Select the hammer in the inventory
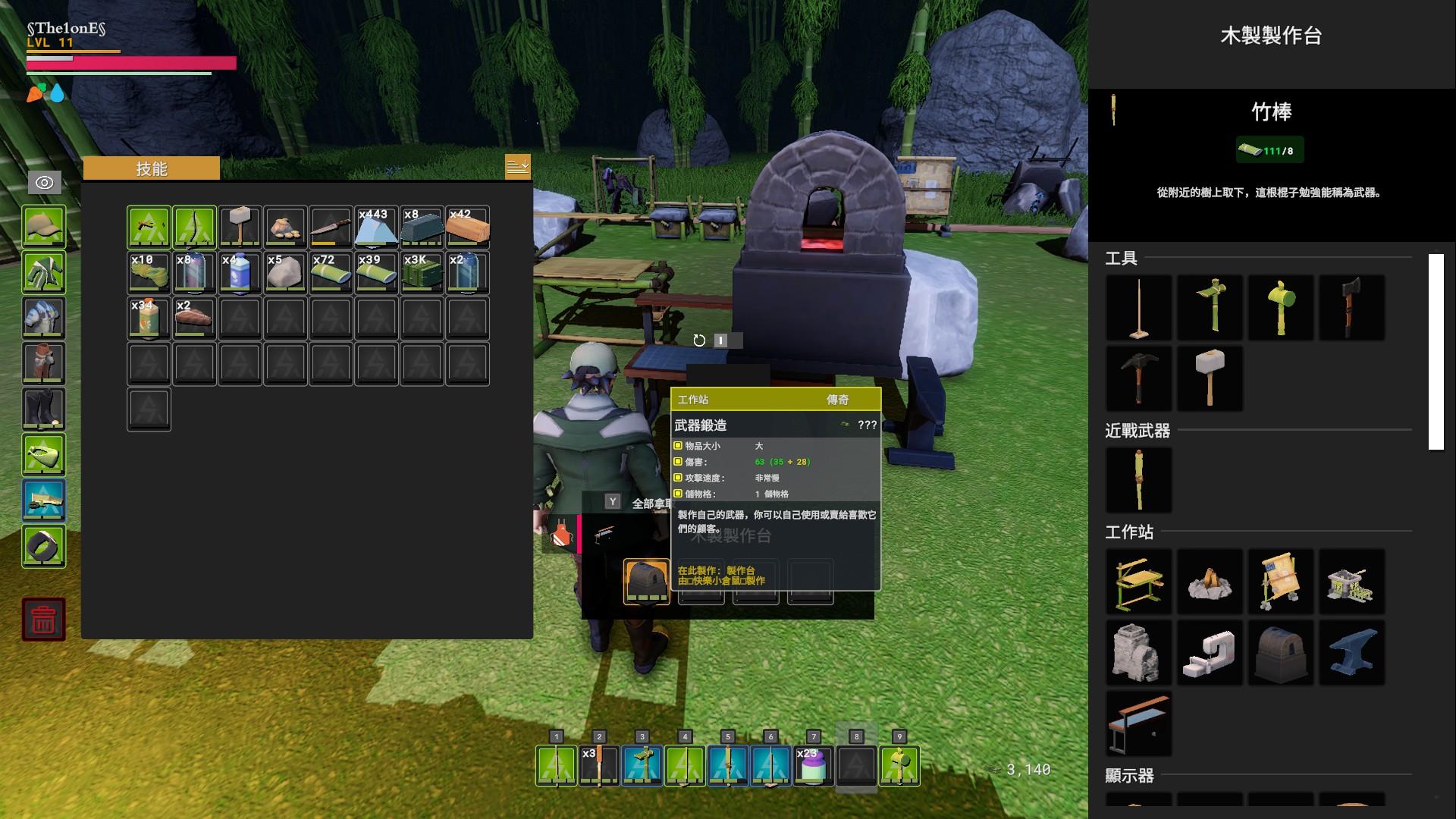The image size is (1456, 819). coord(240,227)
